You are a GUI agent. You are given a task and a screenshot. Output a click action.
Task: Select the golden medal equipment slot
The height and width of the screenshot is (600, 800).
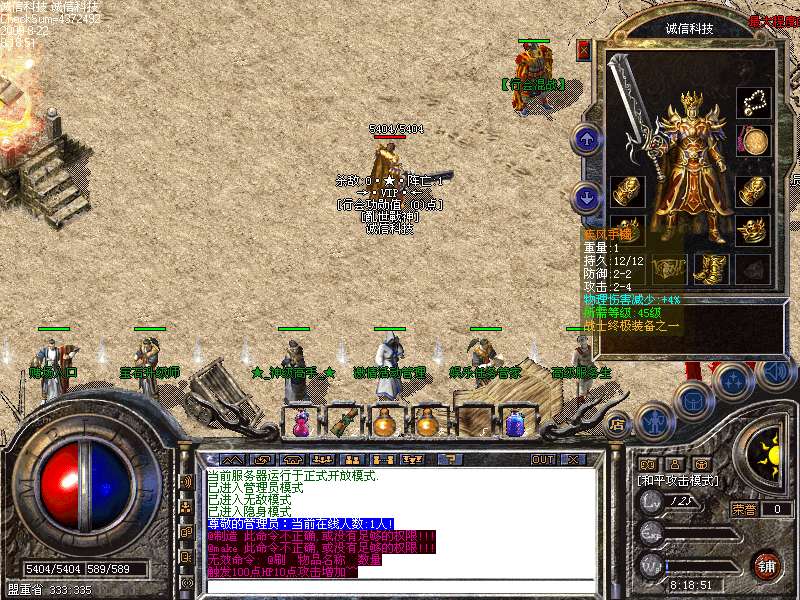click(753, 140)
